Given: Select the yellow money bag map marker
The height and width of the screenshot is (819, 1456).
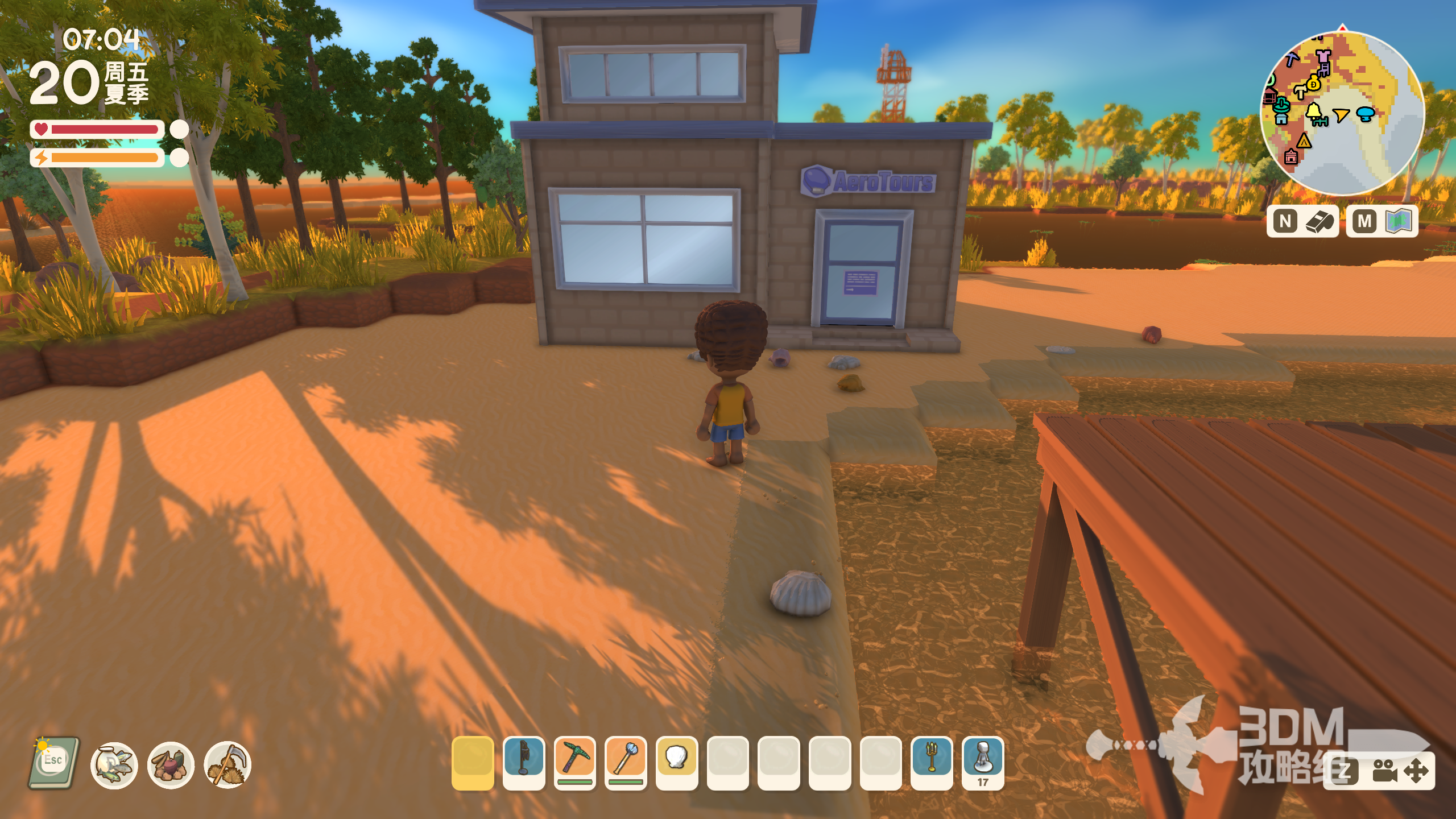Looking at the screenshot, I should click(x=1313, y=84).
